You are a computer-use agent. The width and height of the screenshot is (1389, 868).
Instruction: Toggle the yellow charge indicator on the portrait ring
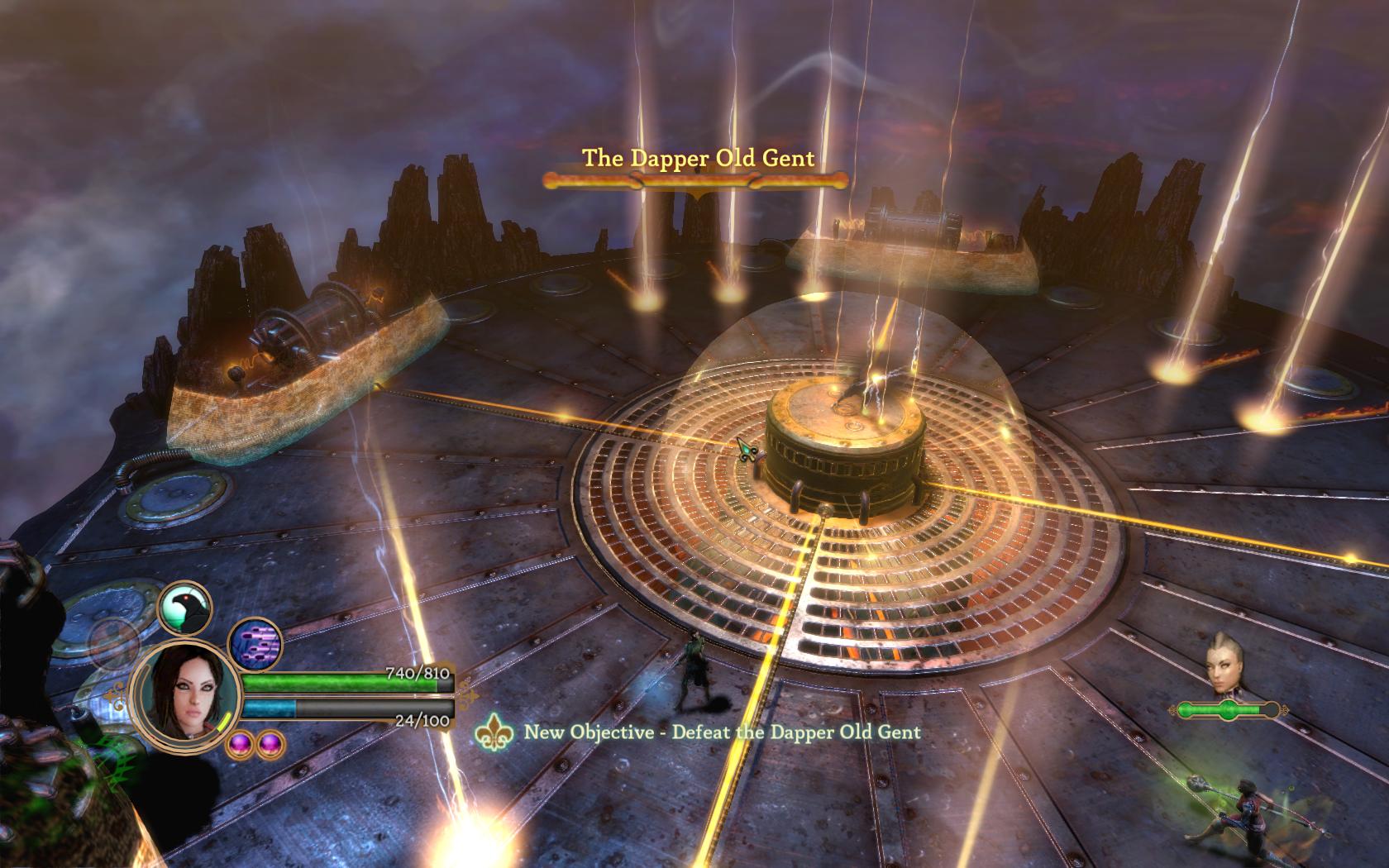[224, 723]
